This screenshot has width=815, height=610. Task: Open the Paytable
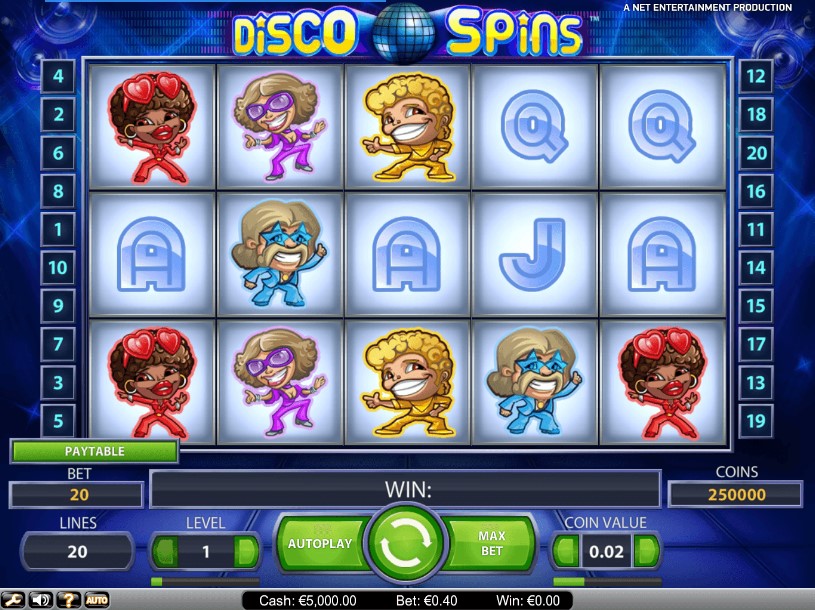click(94, 451)
